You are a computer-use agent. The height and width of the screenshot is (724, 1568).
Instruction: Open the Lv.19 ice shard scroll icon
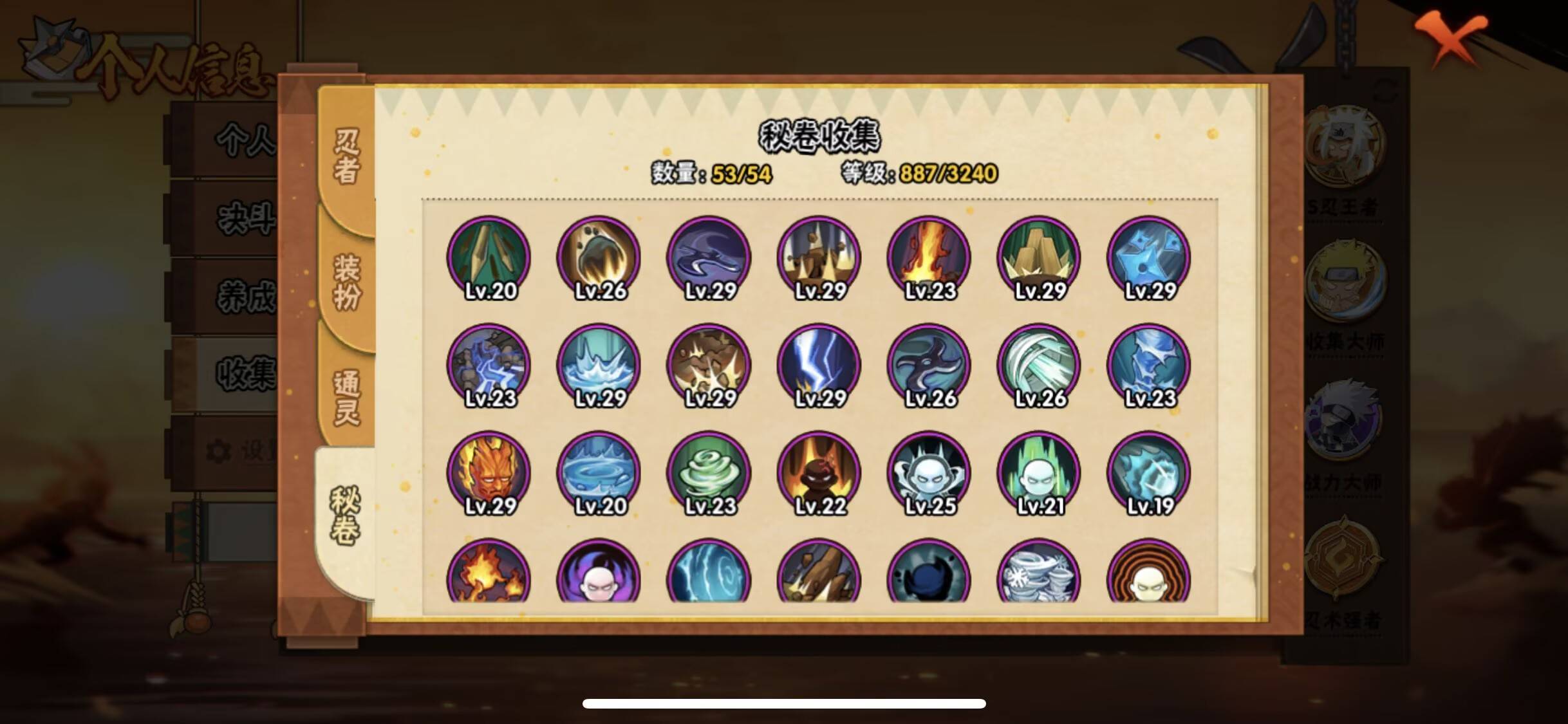coord(1149,472)
